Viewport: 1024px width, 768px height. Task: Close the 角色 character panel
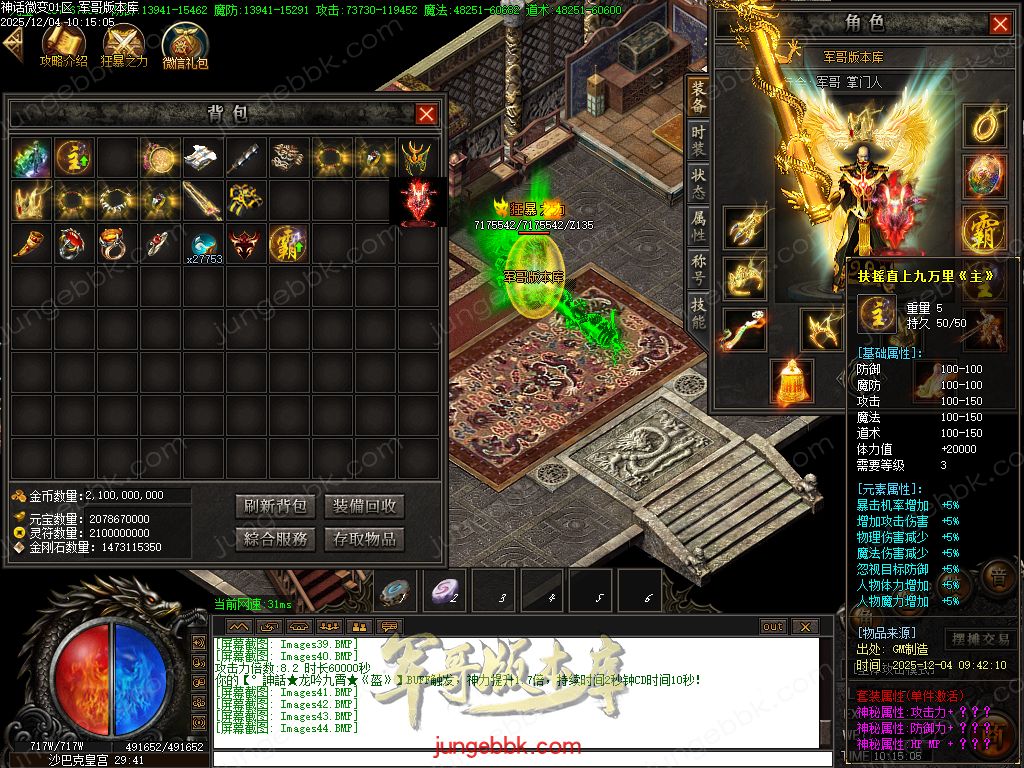pyautogui.click(x=999, y=24)
